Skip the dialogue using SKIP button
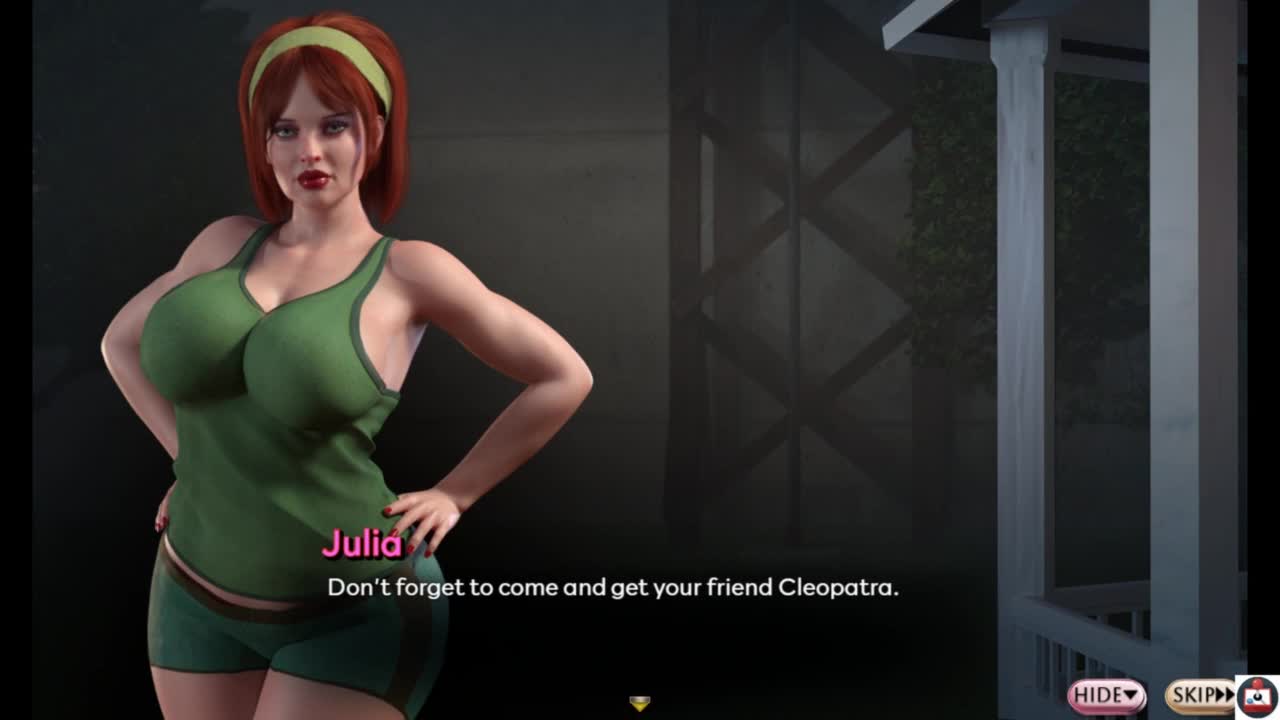The height and width of the screenshot is (720, 1280). point(1198,695)
